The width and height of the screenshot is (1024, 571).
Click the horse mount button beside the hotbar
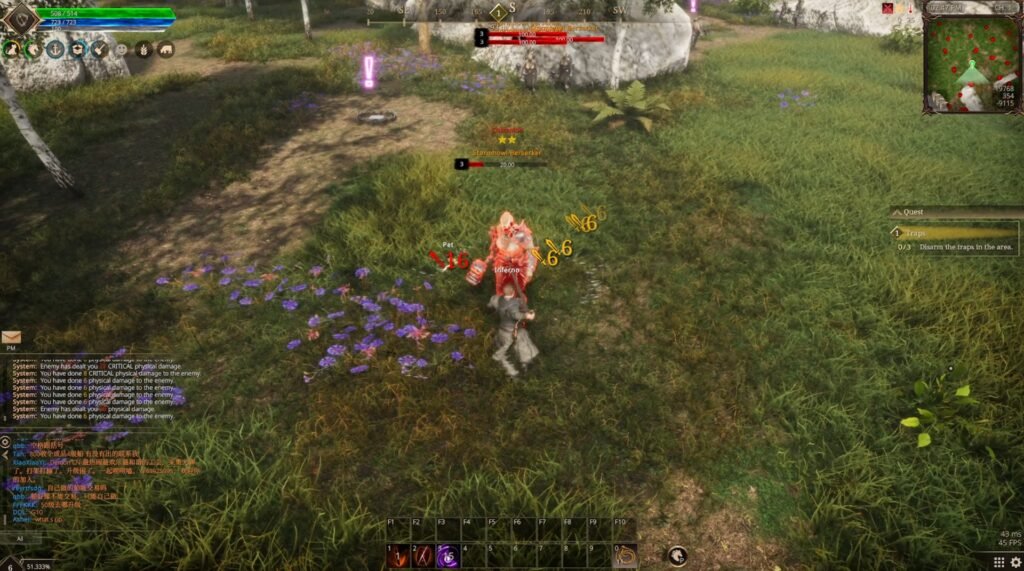click(677, 555)
